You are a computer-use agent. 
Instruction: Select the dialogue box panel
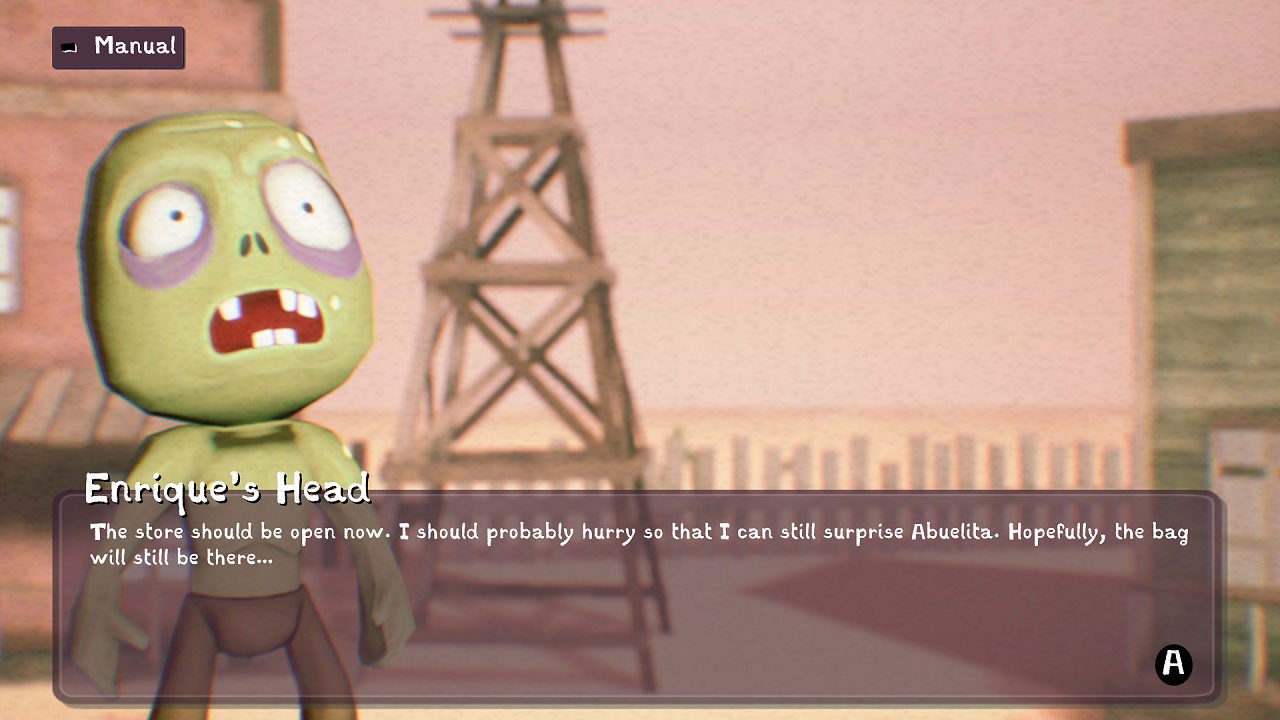tap(640, 590)
